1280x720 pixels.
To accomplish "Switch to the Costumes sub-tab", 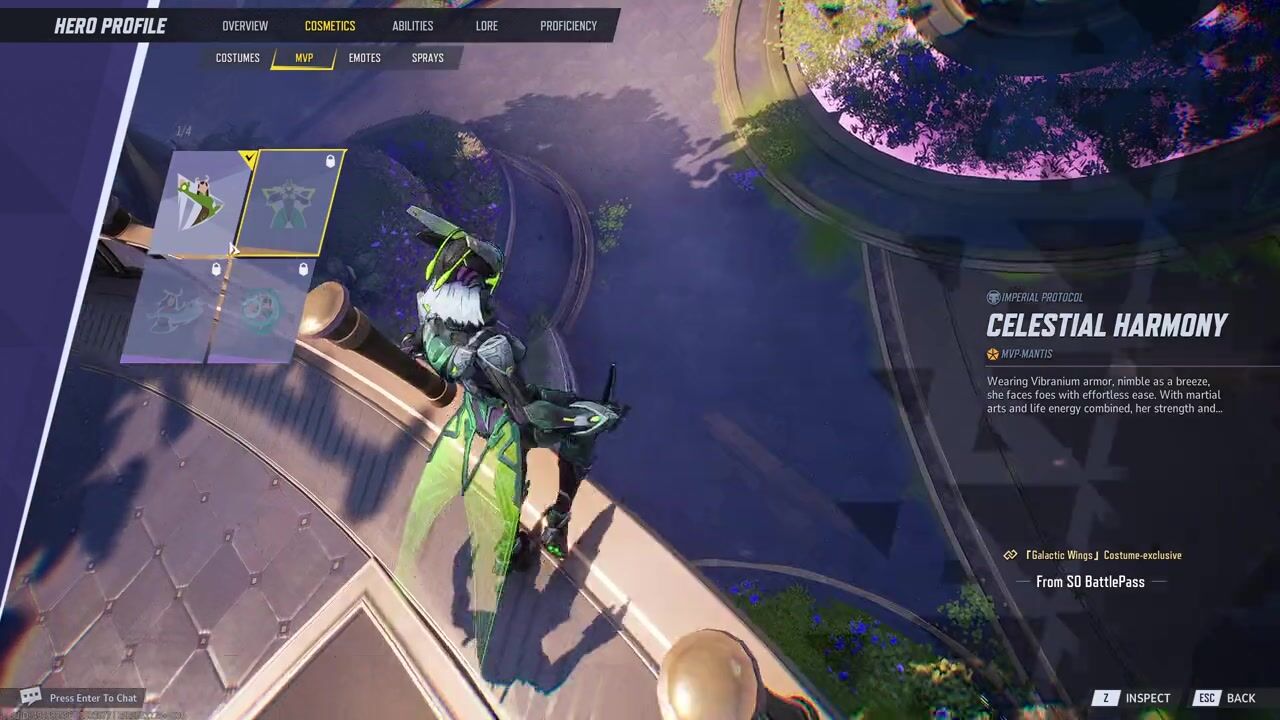I will point(238,58).
